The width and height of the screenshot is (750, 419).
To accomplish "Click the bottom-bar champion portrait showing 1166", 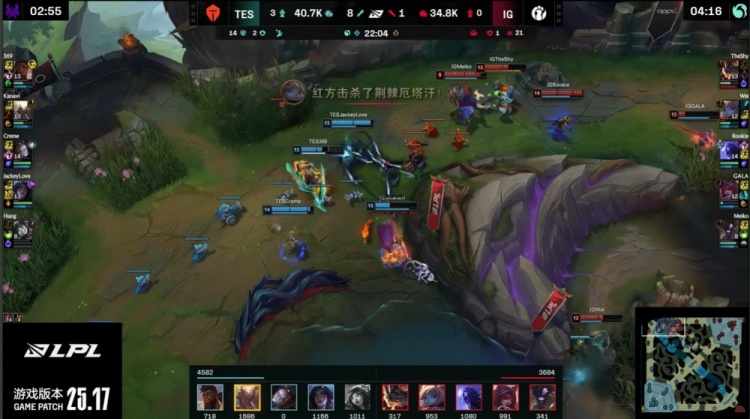I will (x=321, y=397).
